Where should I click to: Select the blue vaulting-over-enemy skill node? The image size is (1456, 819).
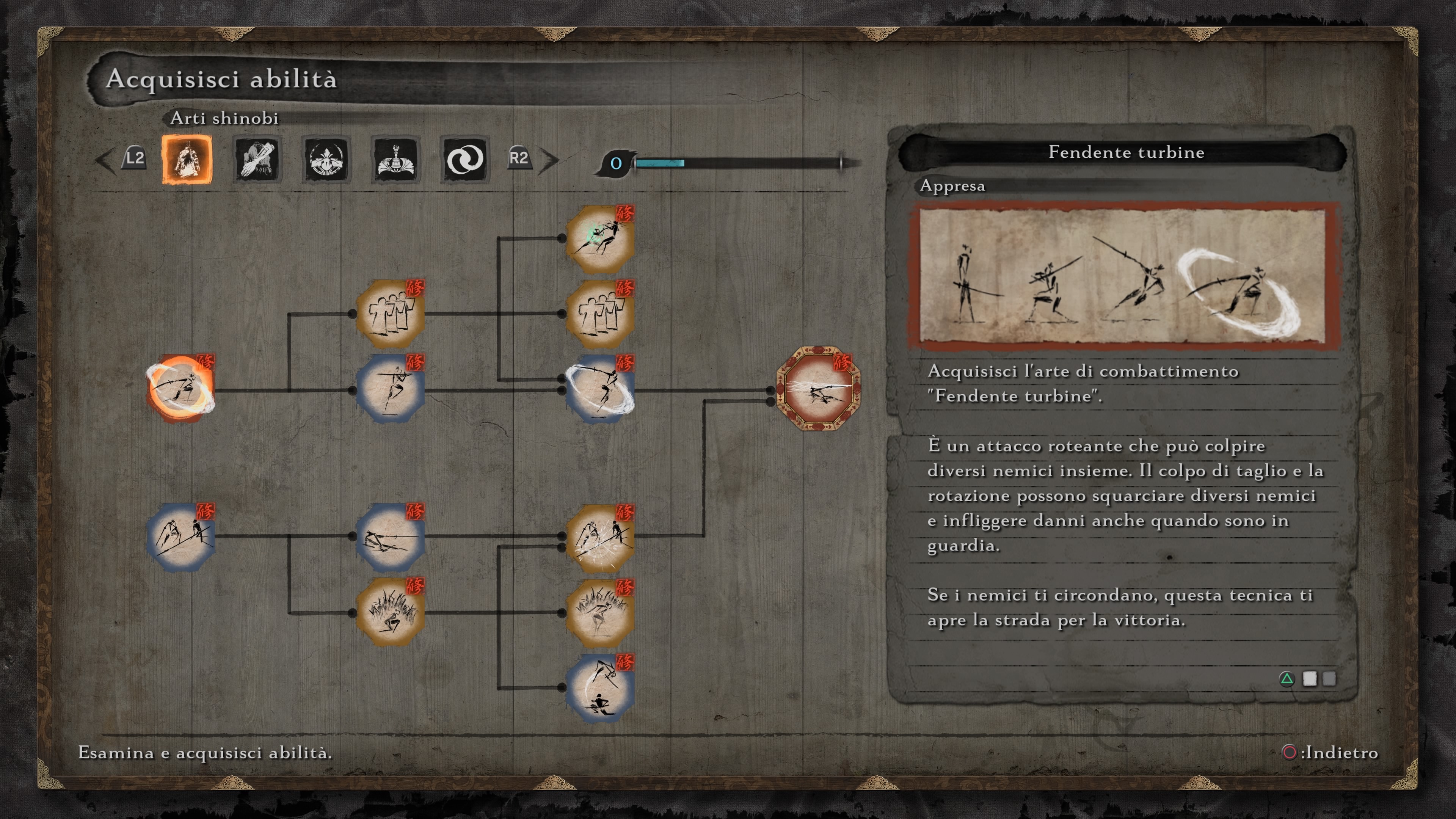tap(600, 687)
